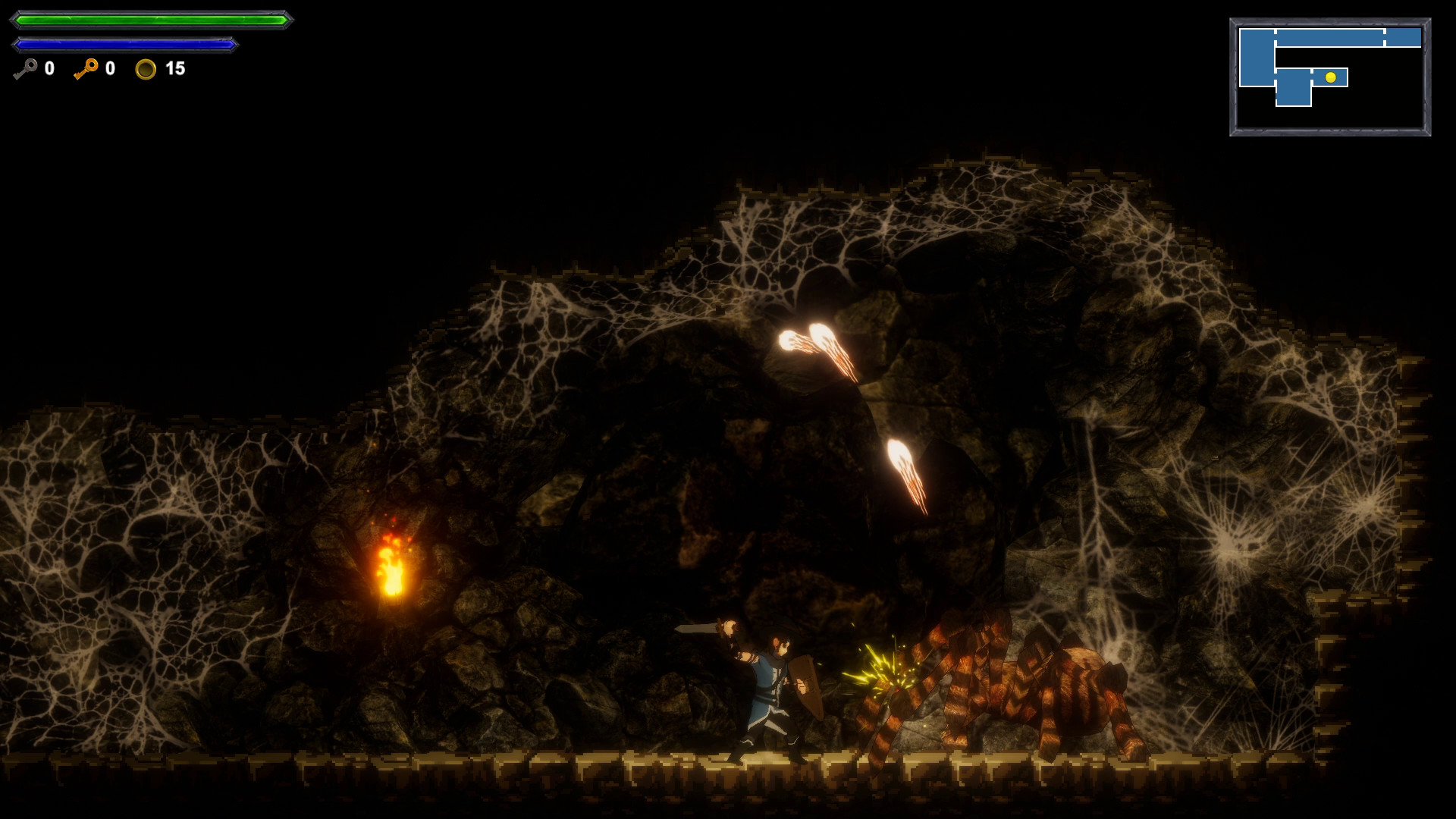Select the top-left room on the minimap
Screen dimensions: 1456x819
point(1257,57)
